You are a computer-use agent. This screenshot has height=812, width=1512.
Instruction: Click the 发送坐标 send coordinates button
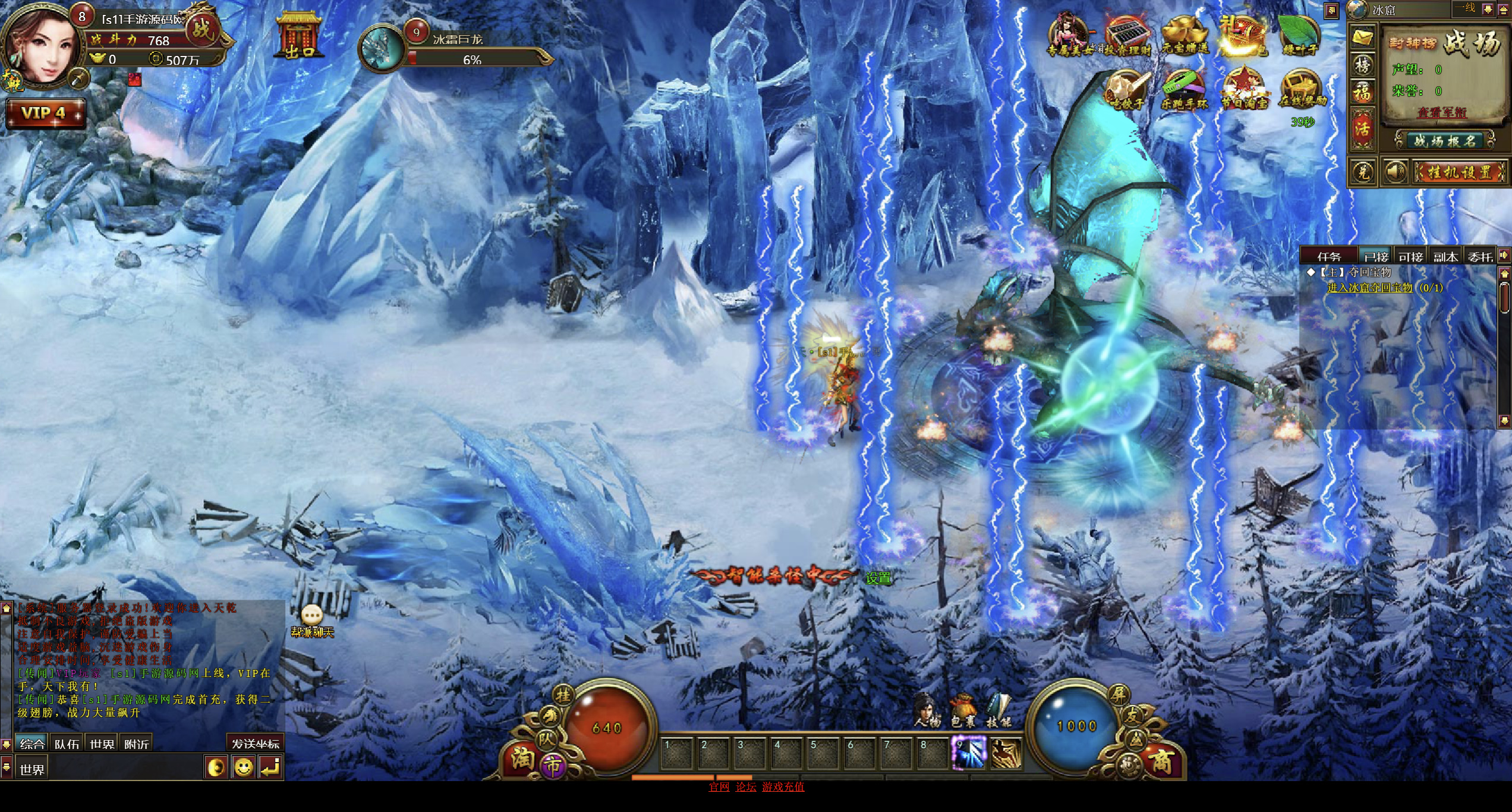pyautogui.click(x=255, y=744)
